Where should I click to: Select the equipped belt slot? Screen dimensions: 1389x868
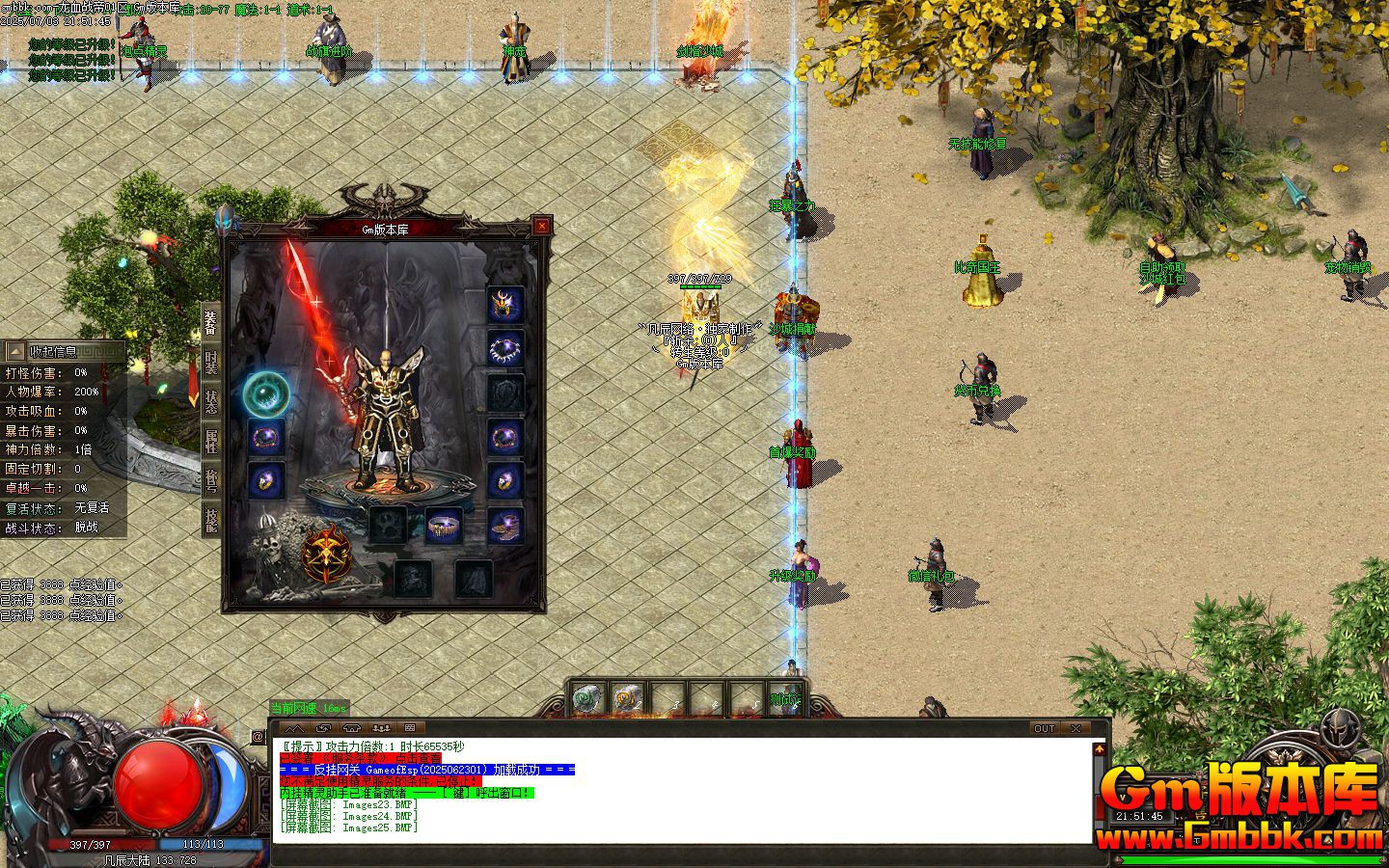(443, 526)
